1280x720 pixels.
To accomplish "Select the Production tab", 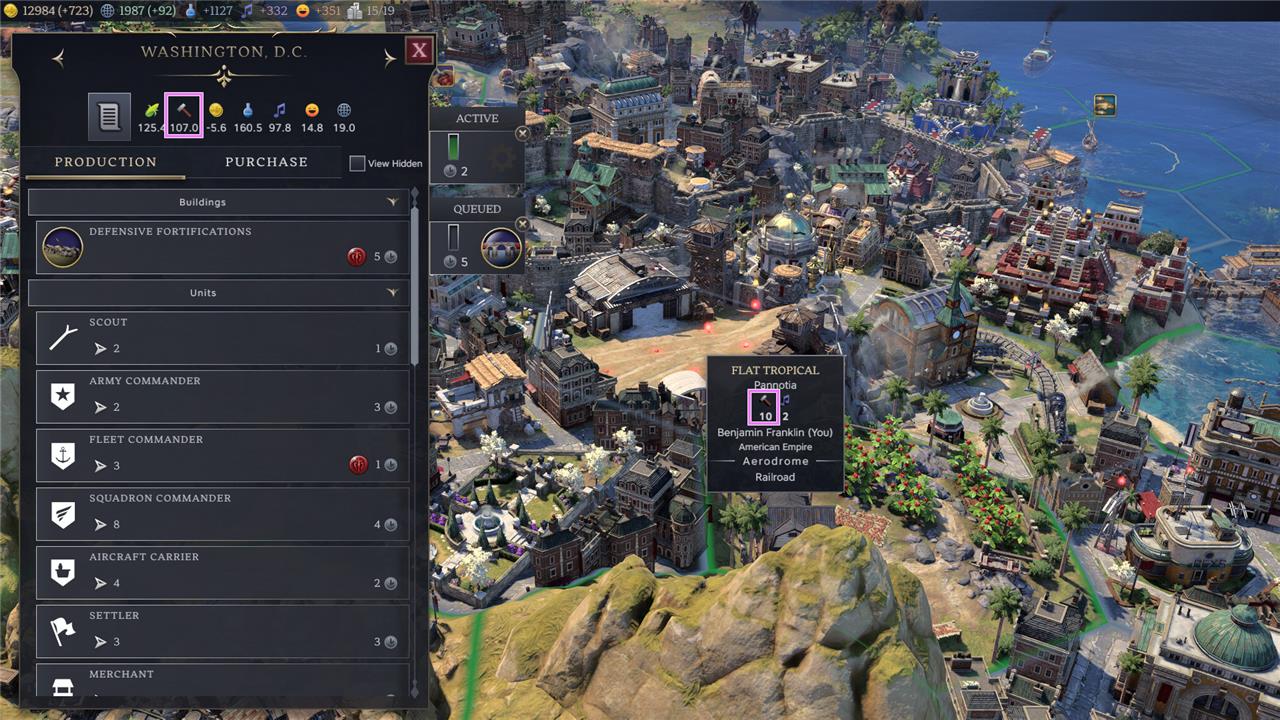I will tap(106, 162).
